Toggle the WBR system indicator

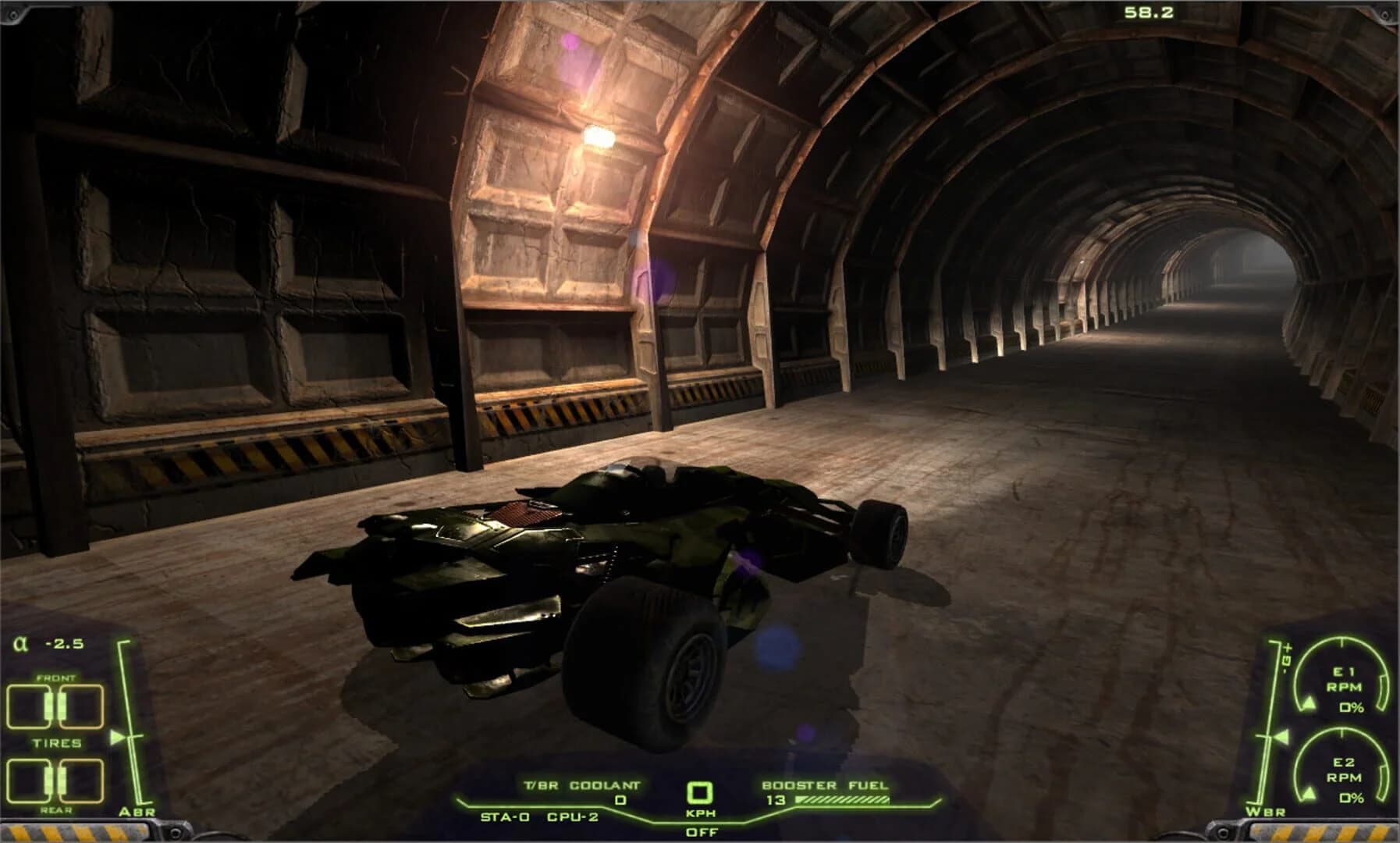[1266, 813]
